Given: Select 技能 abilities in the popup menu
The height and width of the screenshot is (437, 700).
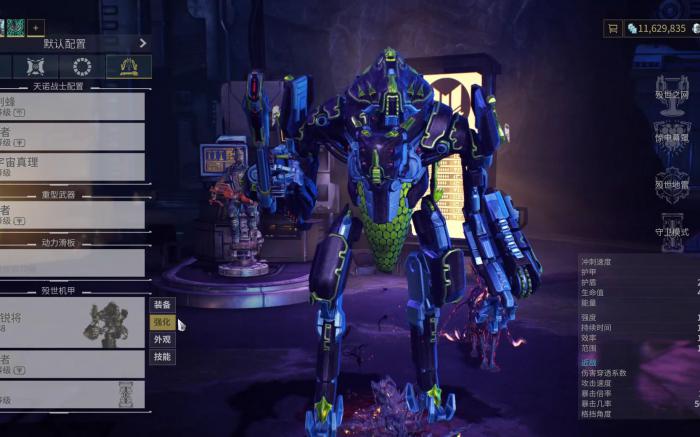Looking at the screenshot, I should coord(162,356).
